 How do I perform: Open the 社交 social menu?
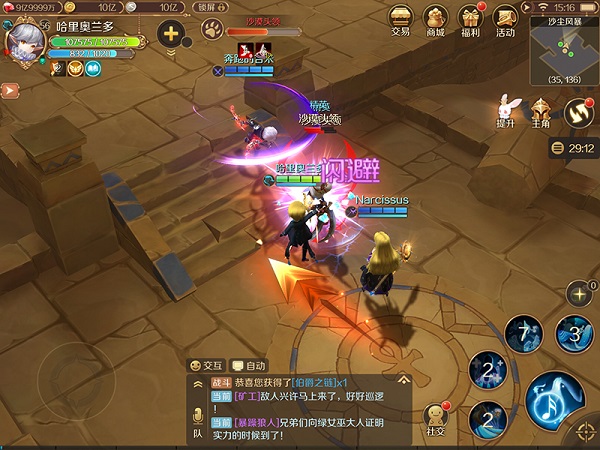pos(435,419)
